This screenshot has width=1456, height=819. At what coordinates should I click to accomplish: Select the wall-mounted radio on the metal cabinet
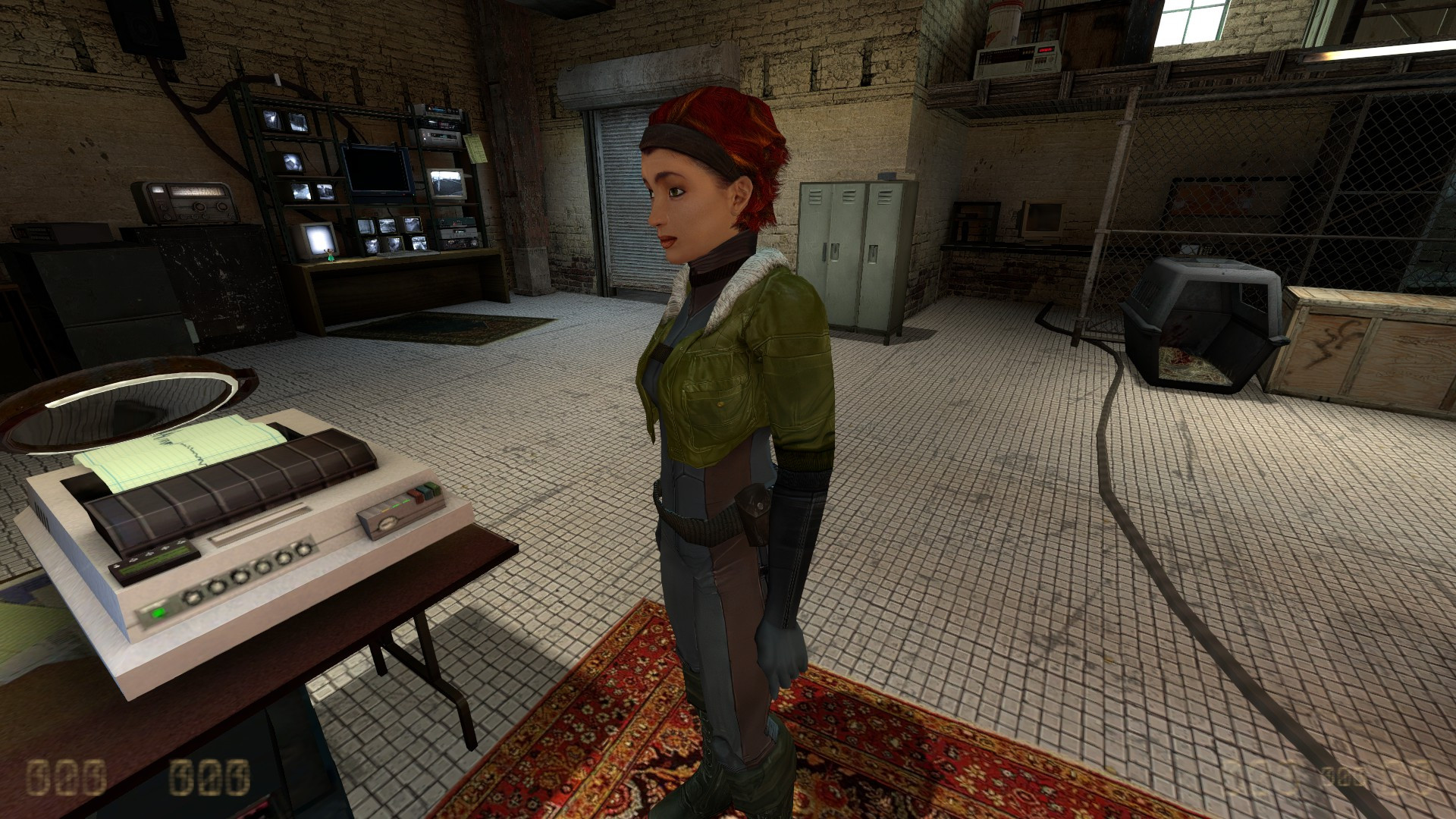186,203
